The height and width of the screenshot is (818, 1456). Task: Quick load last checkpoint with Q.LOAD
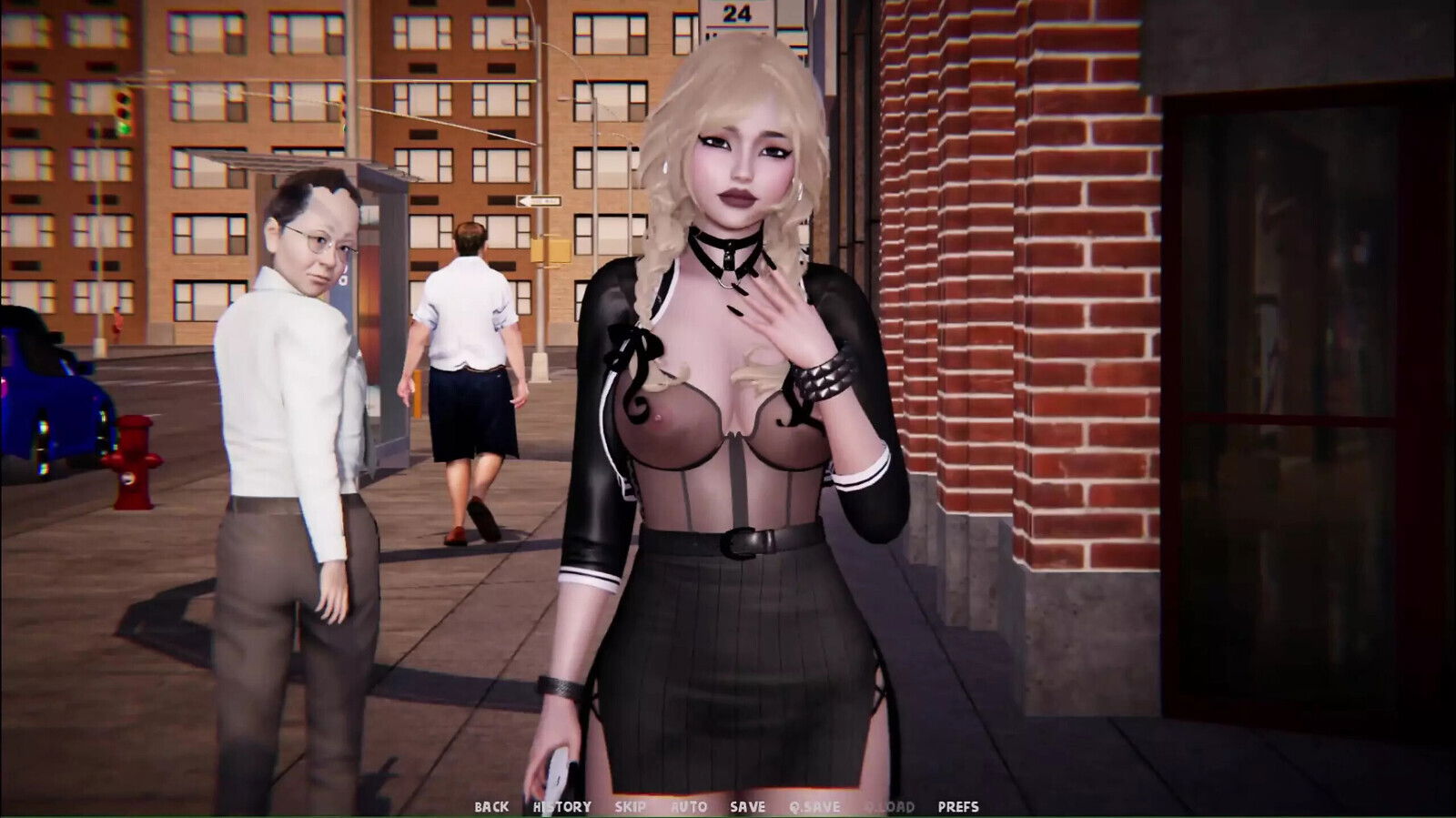(889, 804)
